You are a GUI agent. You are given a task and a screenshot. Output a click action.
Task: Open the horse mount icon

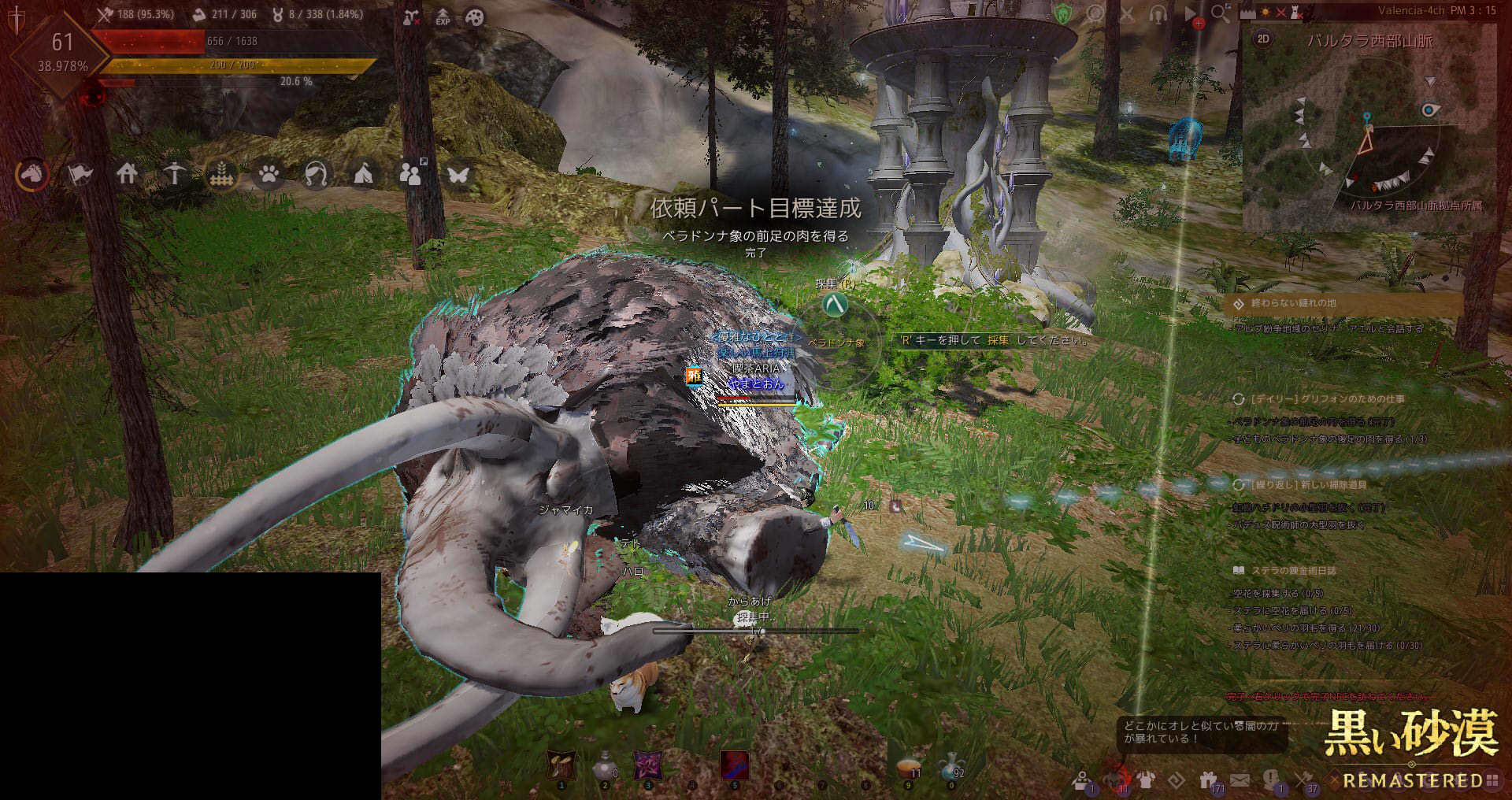click(x=32, y=173)
